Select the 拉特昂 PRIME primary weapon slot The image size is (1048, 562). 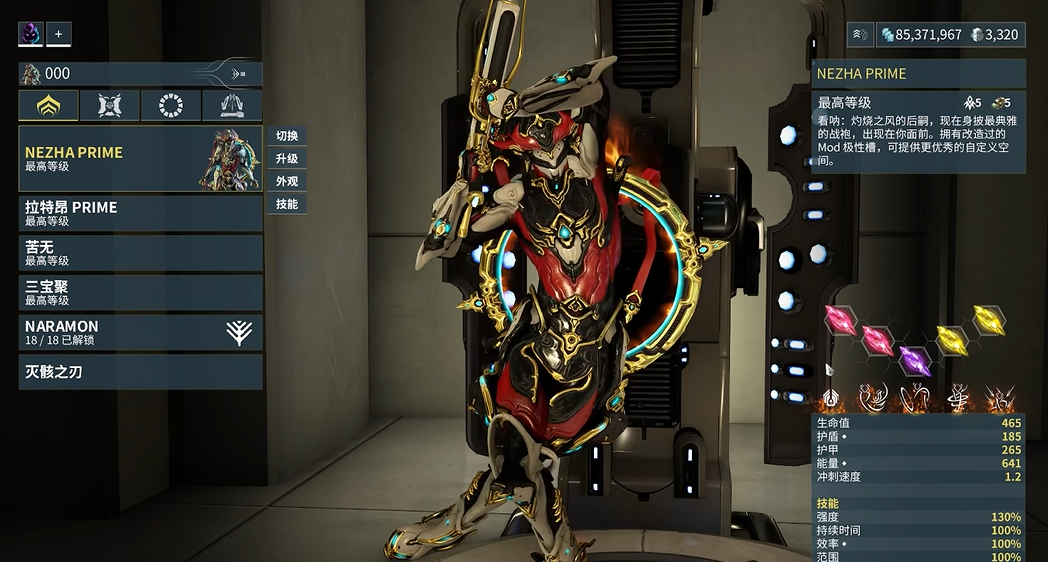[x=140, y=214]
